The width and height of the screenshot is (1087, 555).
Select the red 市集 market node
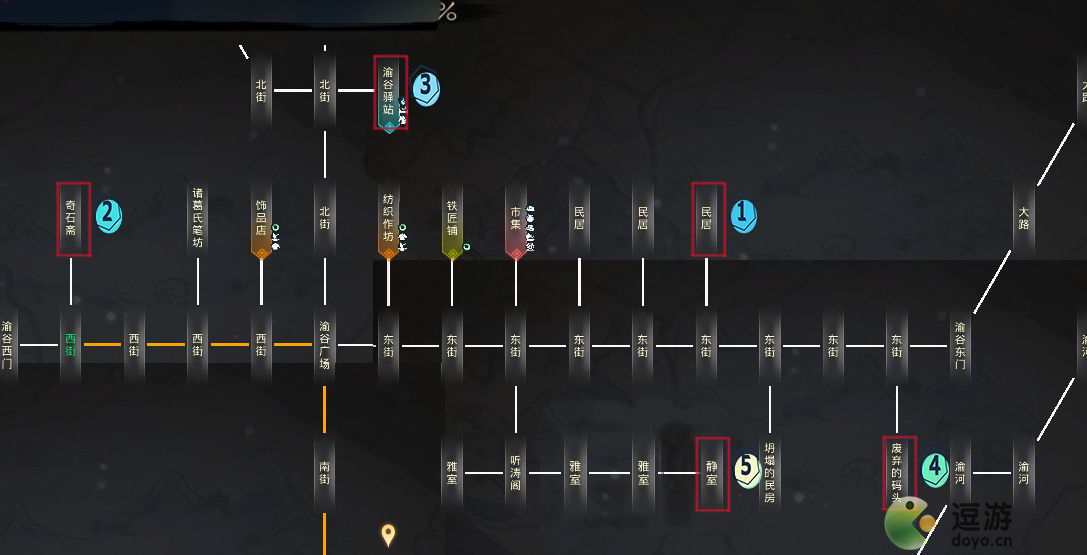pos(516,219)
